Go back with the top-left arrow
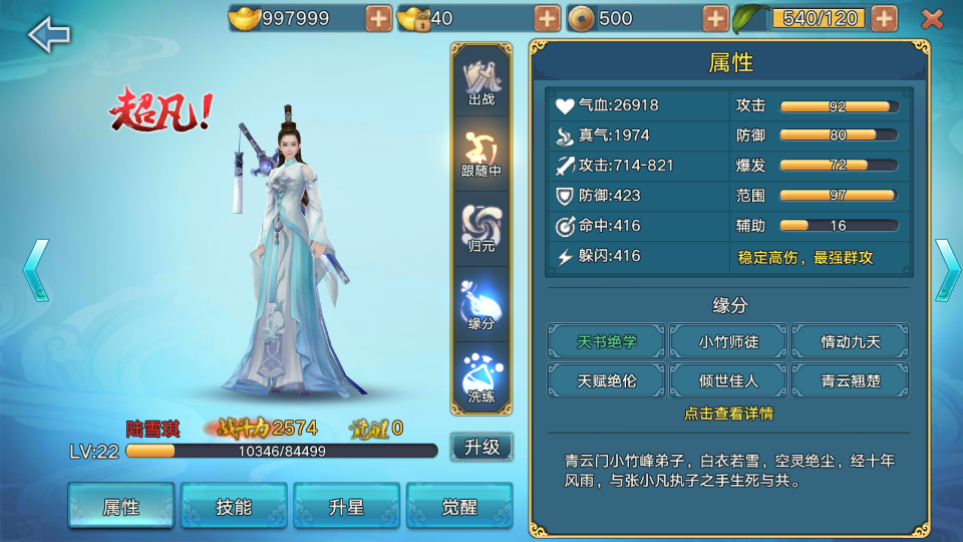963x542 pixels. point(49,35)
